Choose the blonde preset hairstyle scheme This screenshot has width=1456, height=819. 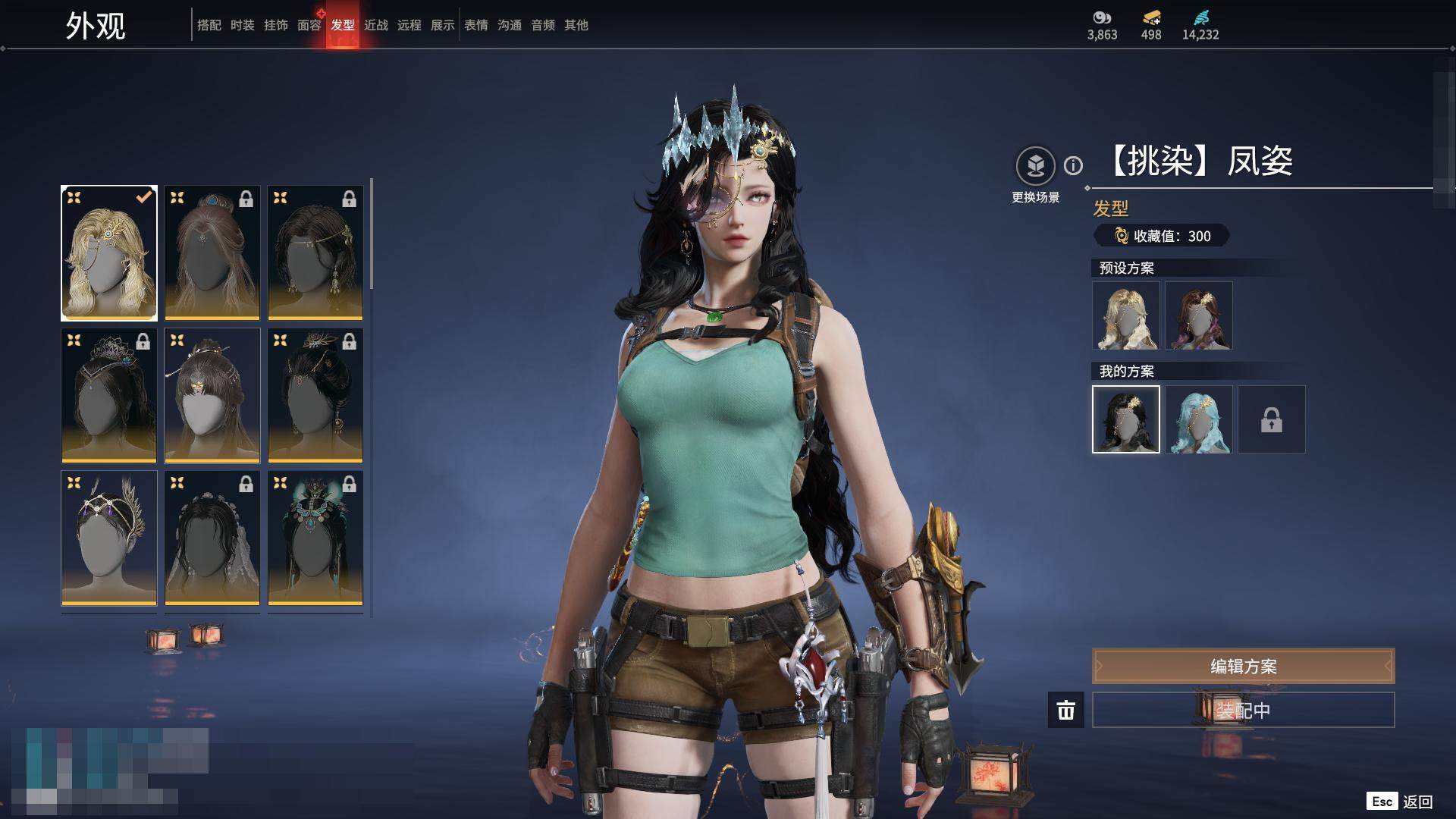coord(1126,315)
